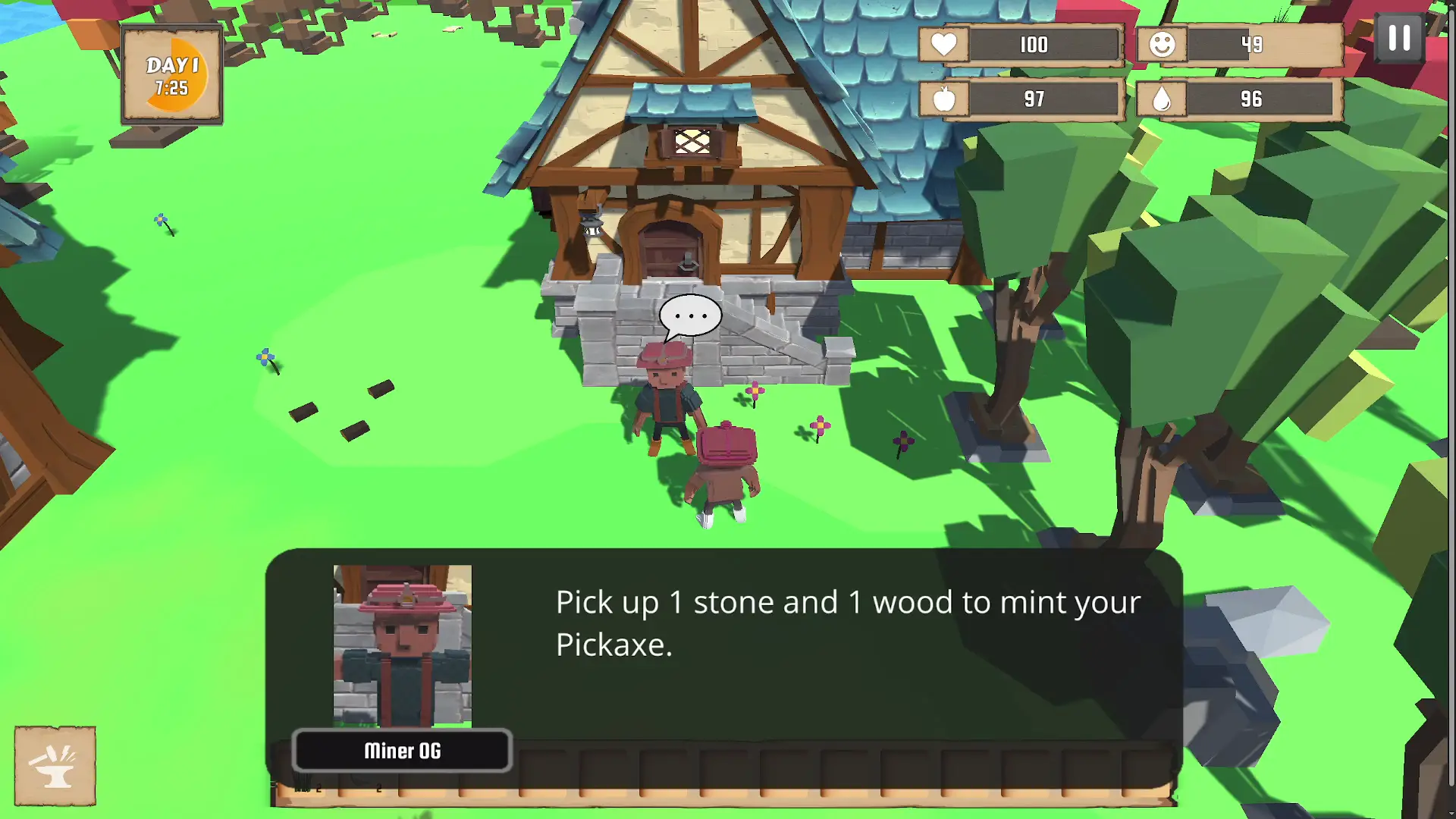The height and width of the screenshot is (819, 1456).
Task: Click the smiley happiness icon
Action: [1162, 45]
